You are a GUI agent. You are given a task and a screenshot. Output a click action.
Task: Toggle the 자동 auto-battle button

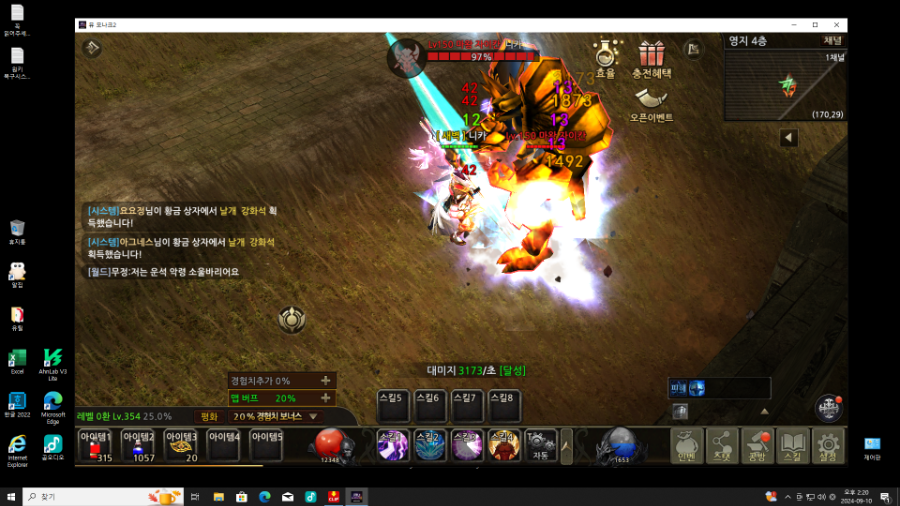pyautogui.click(x=540, y=445)
